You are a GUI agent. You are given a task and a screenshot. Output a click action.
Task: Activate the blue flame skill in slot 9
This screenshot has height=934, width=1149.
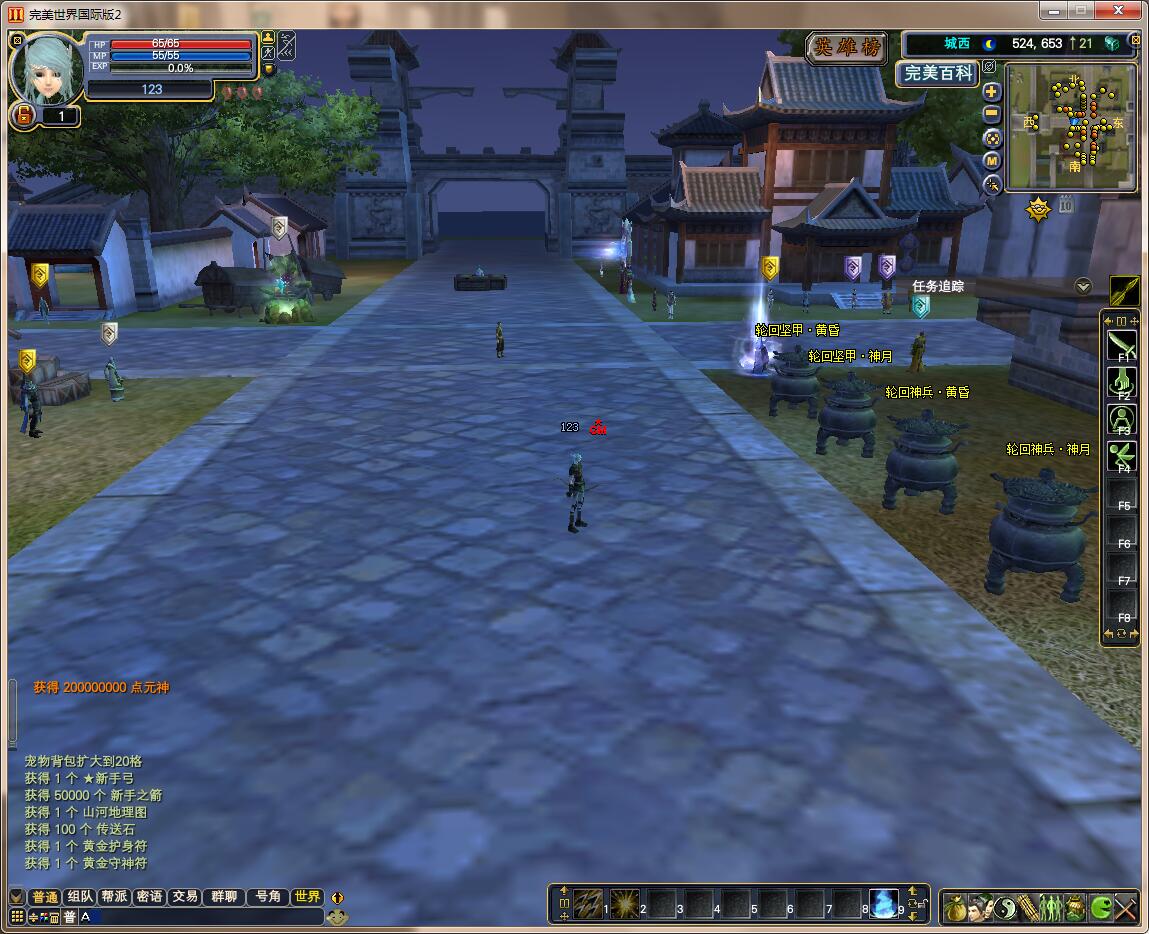point(883,904)
